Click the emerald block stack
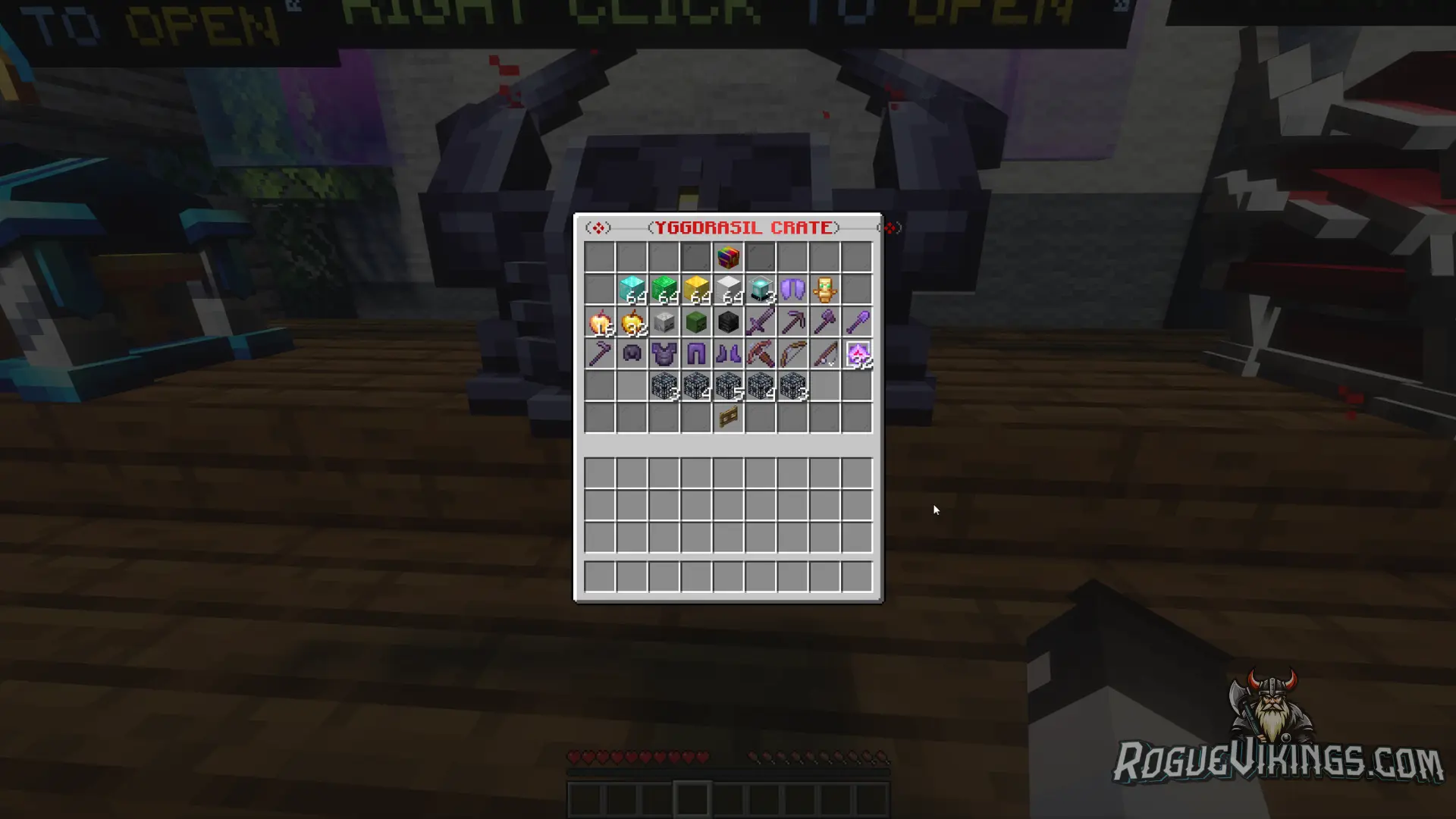Image resolution: width=1456 pixels, height=819 pixels. coord(664,288)
